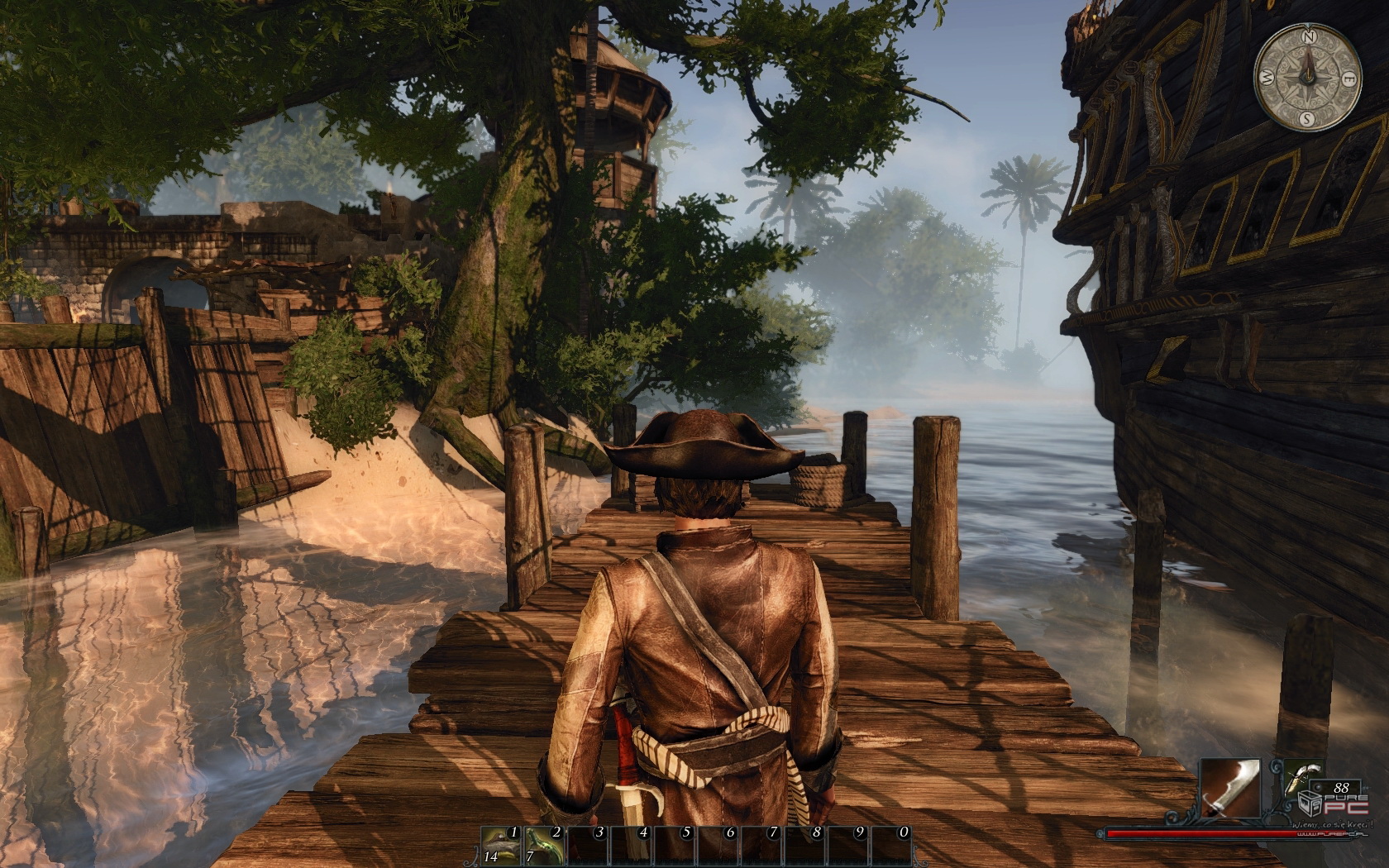Use the green bottle in hotbar slot 2
The image size is (1389, 868).
[x=544, y=845]
